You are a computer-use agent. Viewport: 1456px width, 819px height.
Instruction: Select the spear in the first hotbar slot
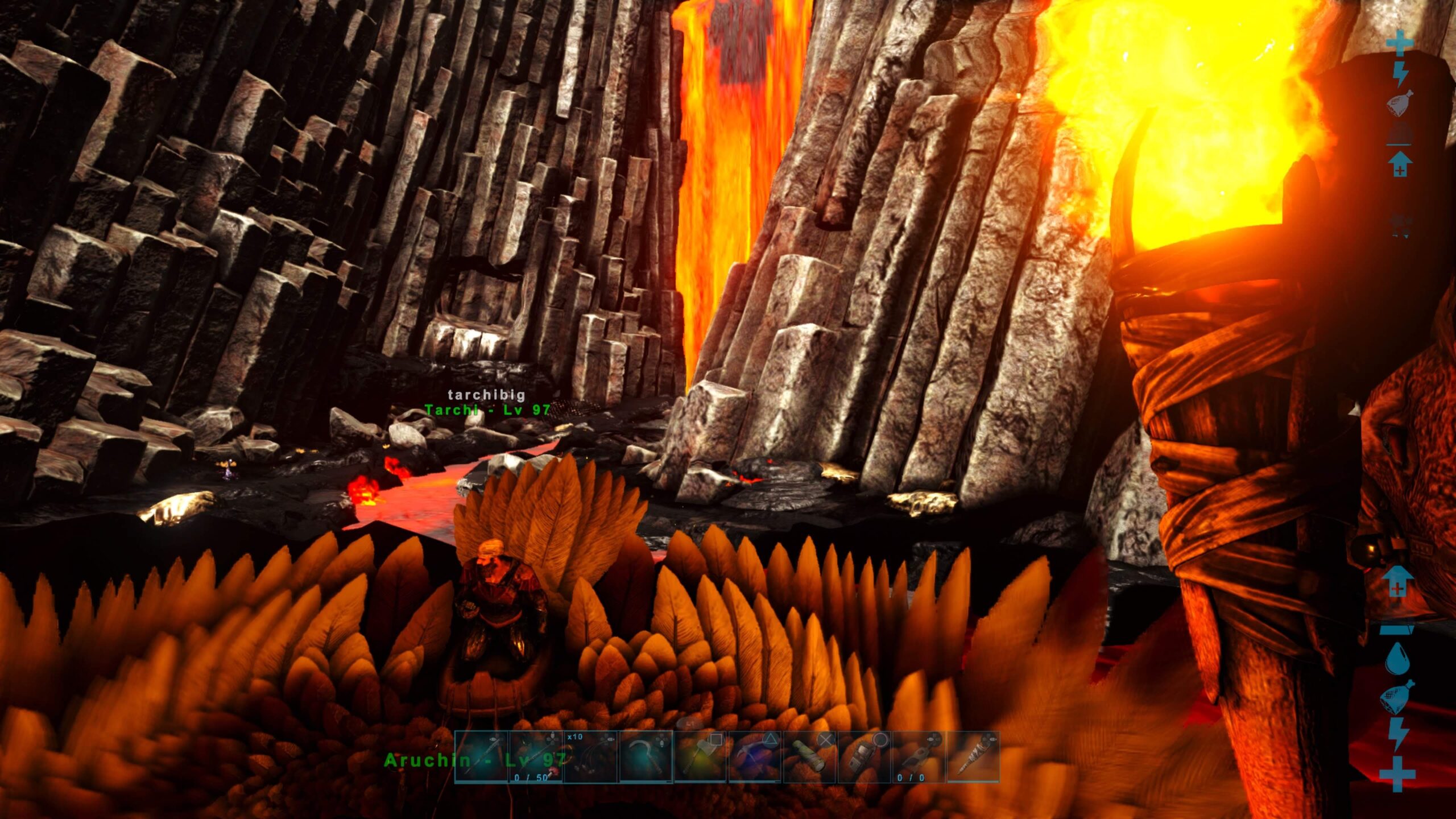[x=481, y=756]
